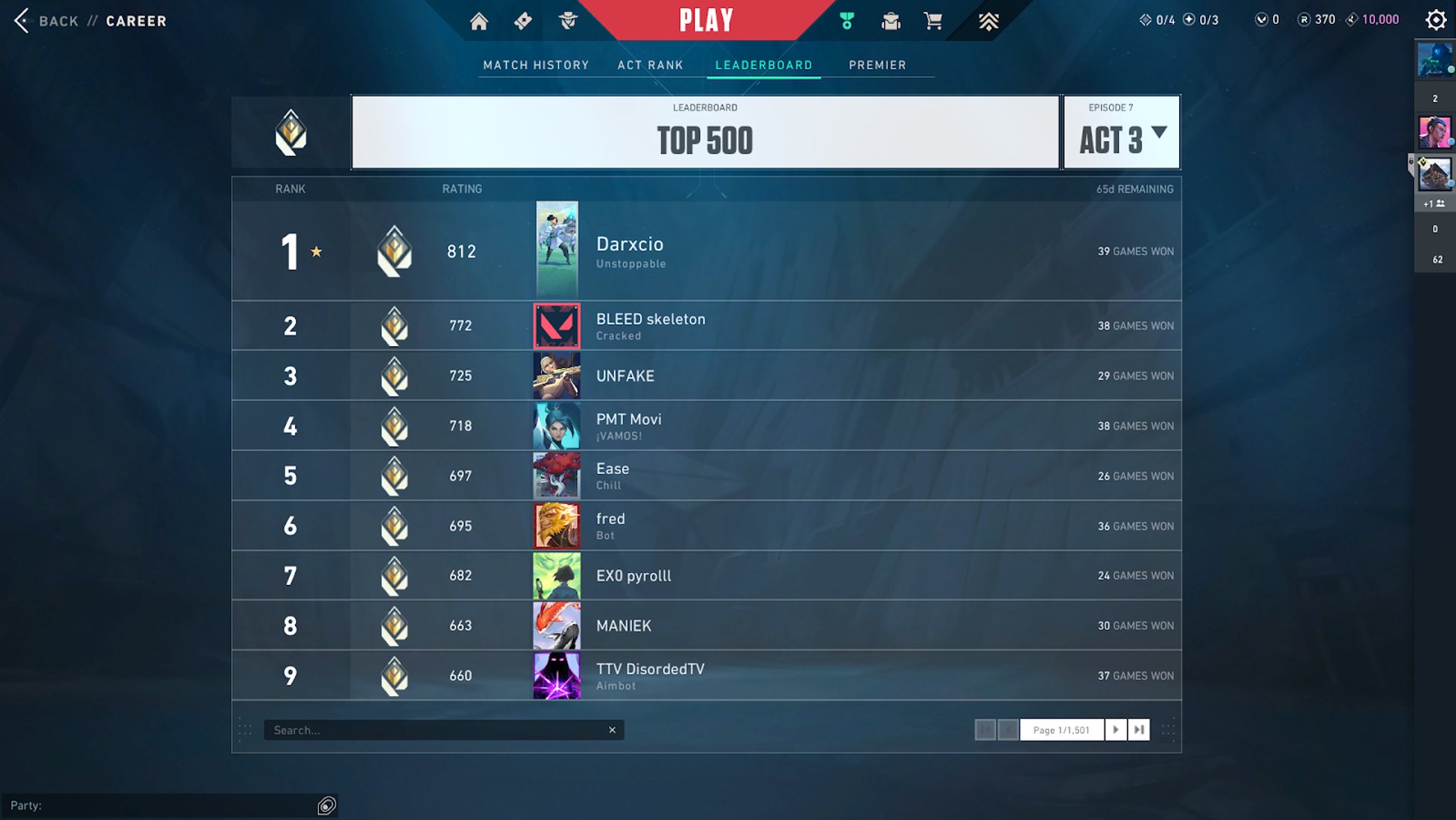Open the Battlepass ticket icon
The image size is (1456, 820).
pos(522,21)
